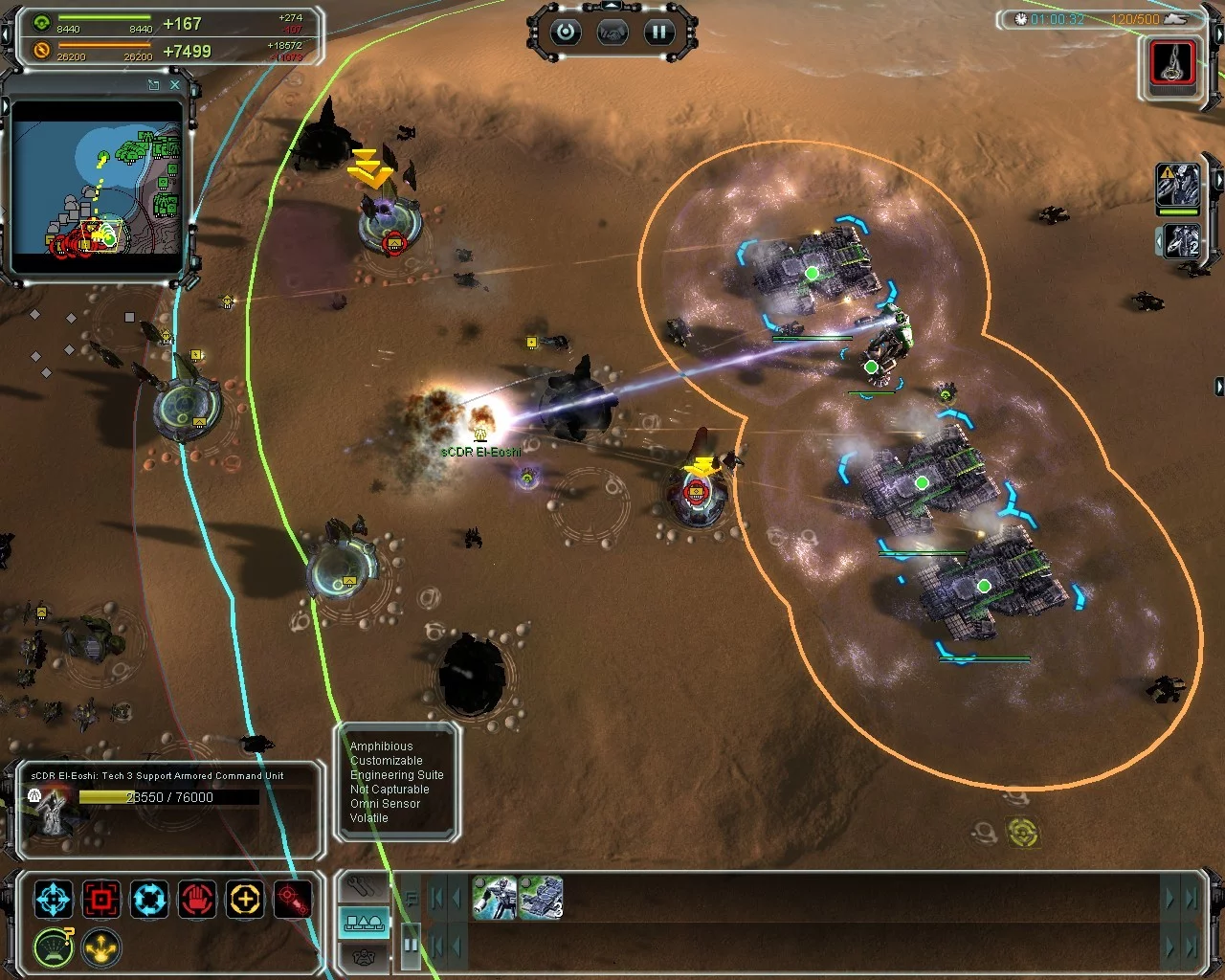Switch to the selection shapes tab
The image size is (1225, 980).
[365, 923]
